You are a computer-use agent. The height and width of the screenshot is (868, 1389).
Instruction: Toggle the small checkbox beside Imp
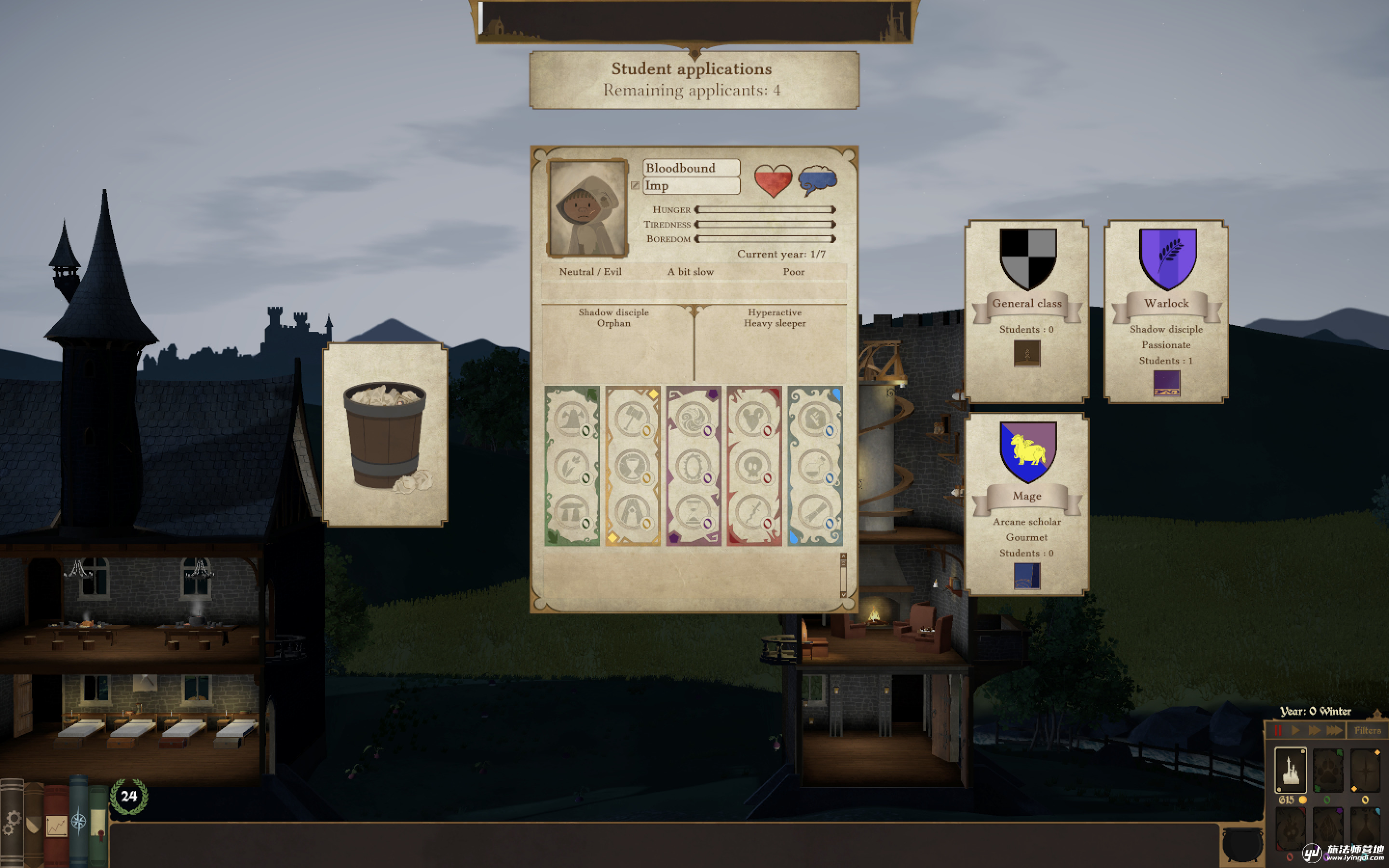[635, 186]
